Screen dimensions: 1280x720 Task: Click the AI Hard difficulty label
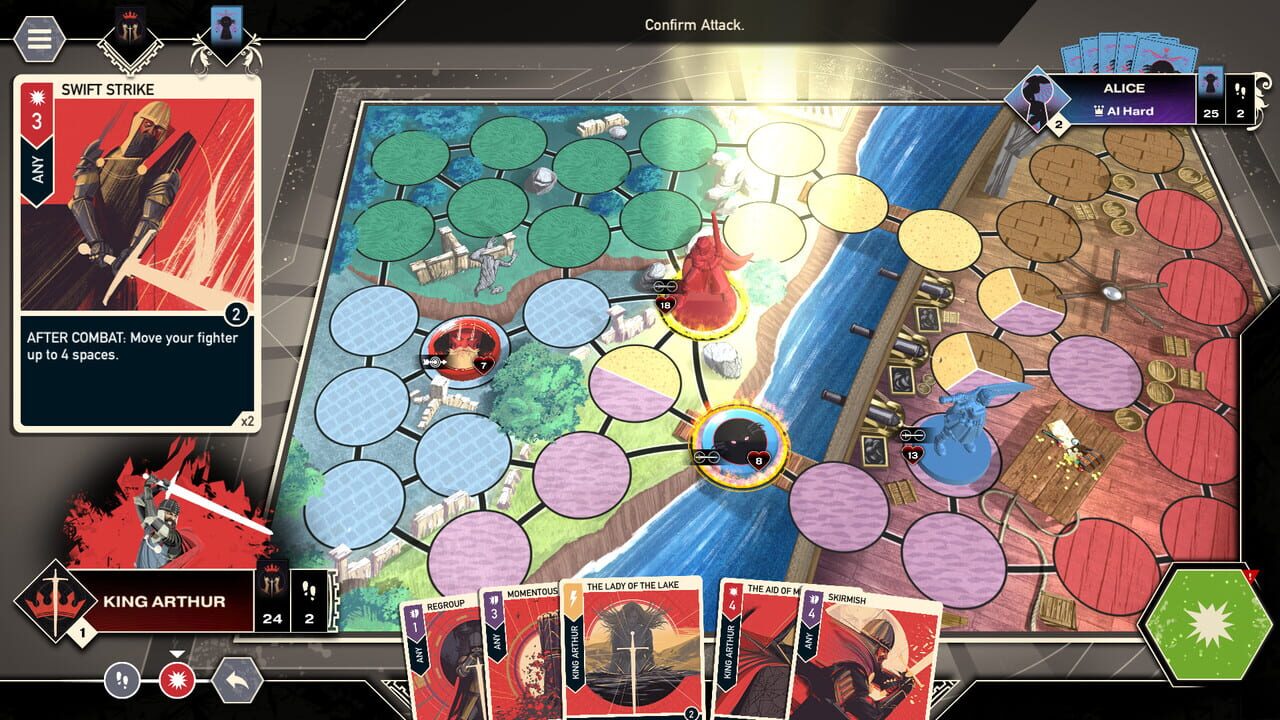point(1127,111)
